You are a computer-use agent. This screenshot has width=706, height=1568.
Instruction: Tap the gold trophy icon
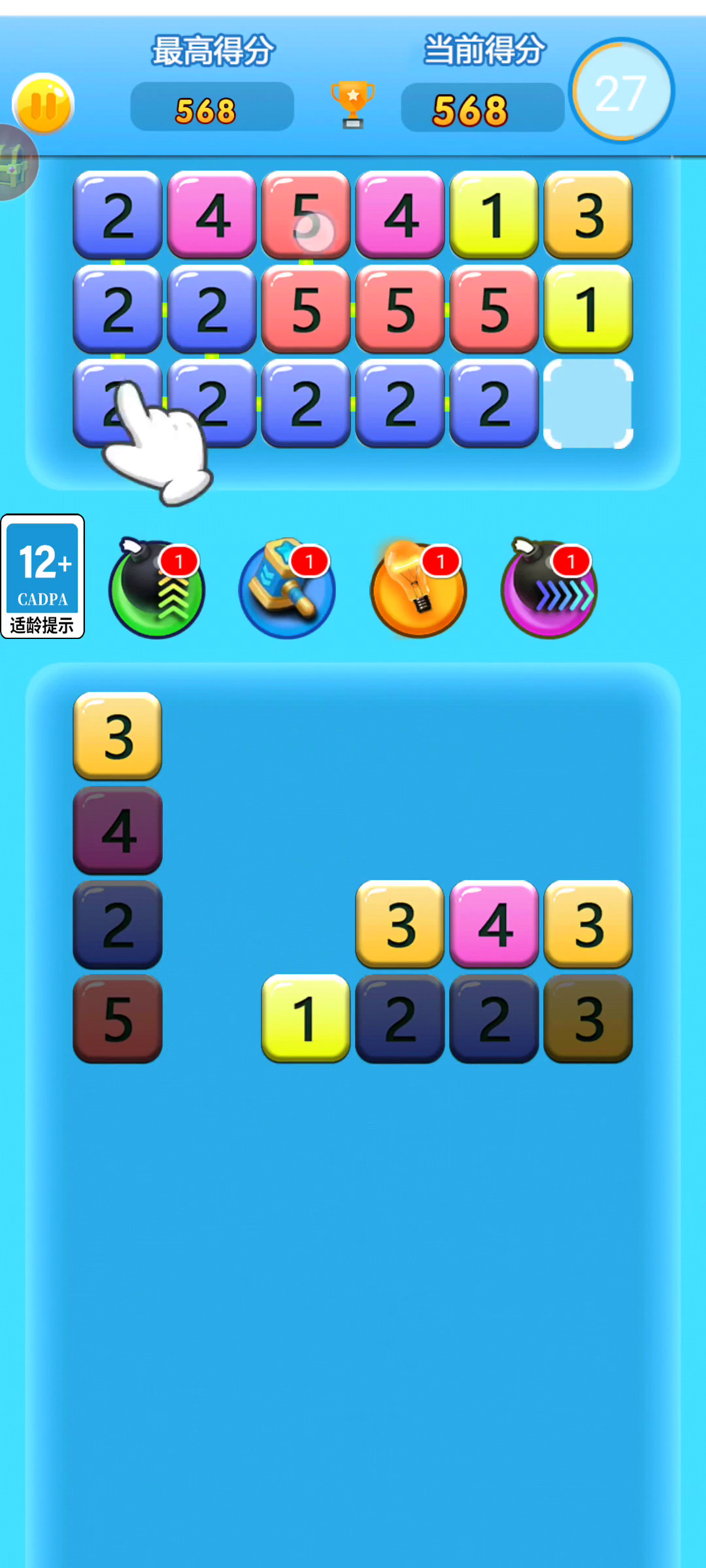pos(352,104)
